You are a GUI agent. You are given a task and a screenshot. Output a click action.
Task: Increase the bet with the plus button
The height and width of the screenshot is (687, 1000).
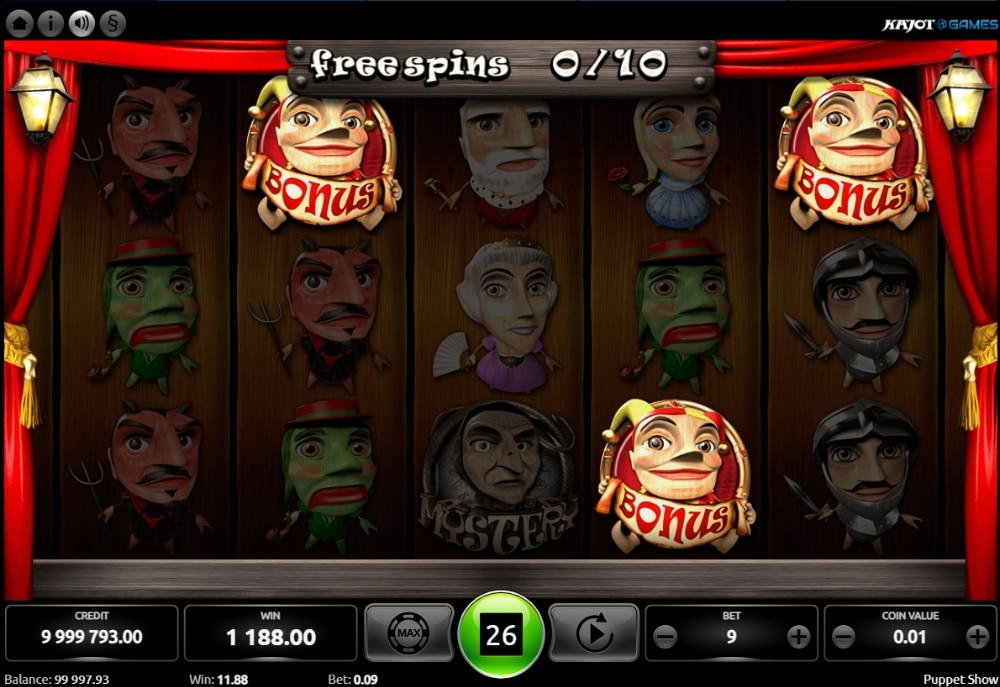click(x=798, y=636)
